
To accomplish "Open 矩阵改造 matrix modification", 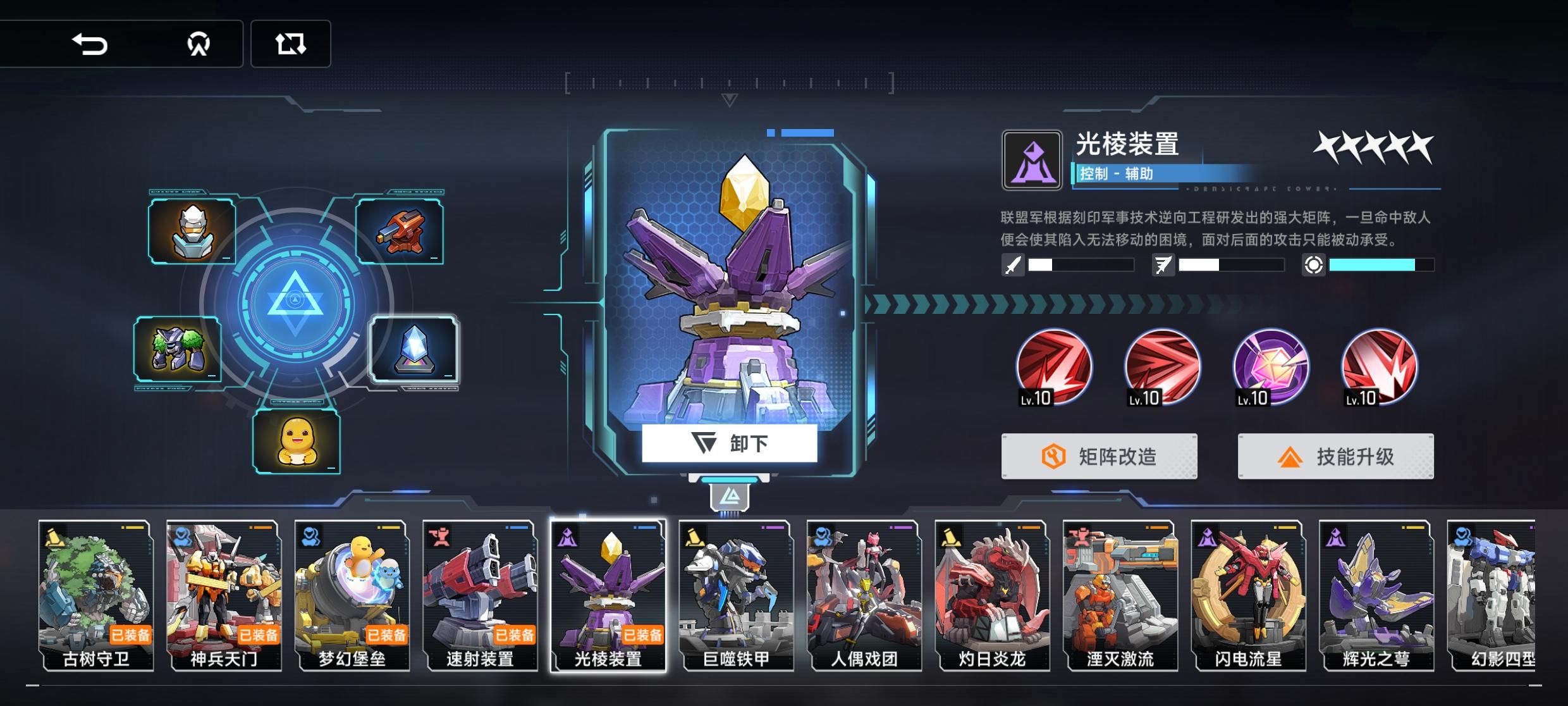I will (x=1099, y=456).
